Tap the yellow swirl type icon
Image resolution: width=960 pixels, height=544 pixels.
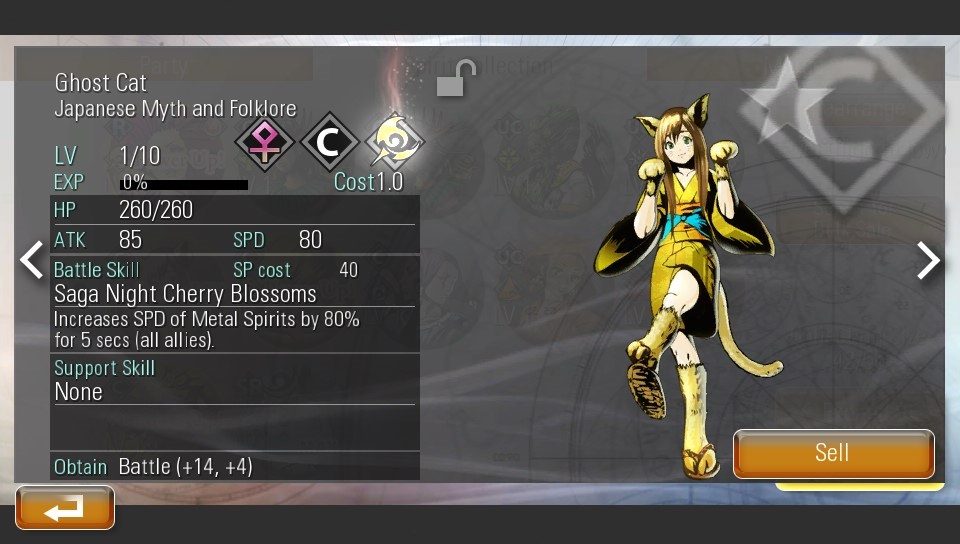tap(395, 143)
